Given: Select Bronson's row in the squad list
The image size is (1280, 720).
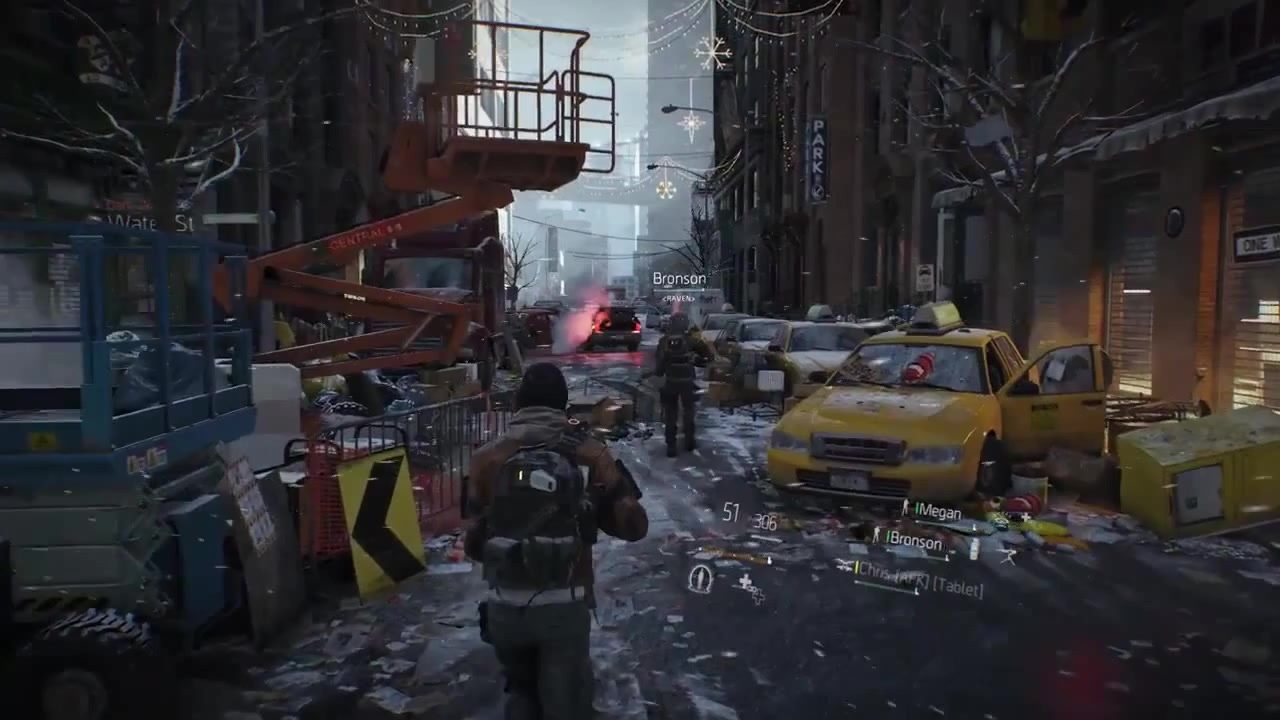Looking at the screenshot, I should 914,541.
